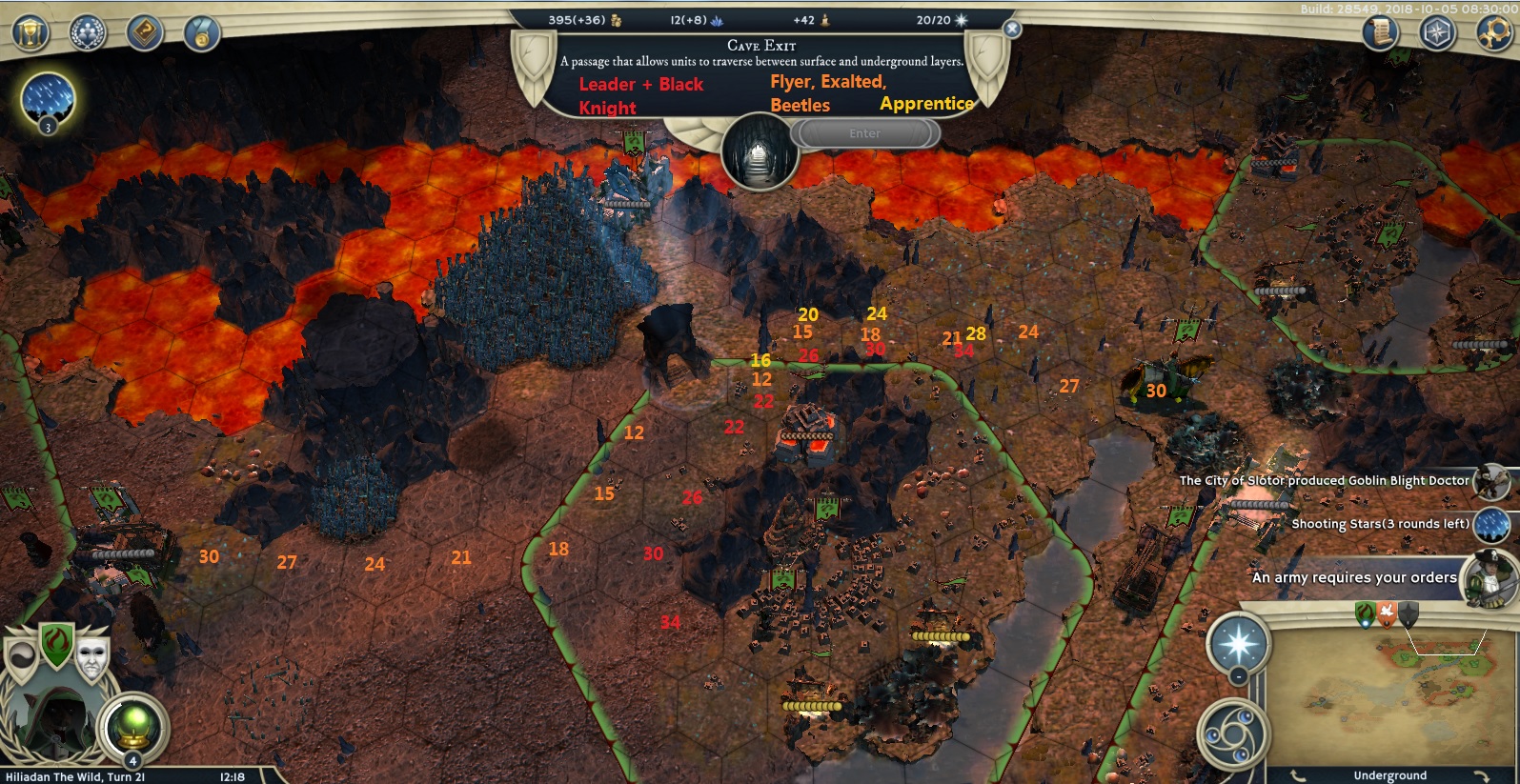Open the gold medal rankings icon
Screen dimensions: 1520x784
[202, 34]
